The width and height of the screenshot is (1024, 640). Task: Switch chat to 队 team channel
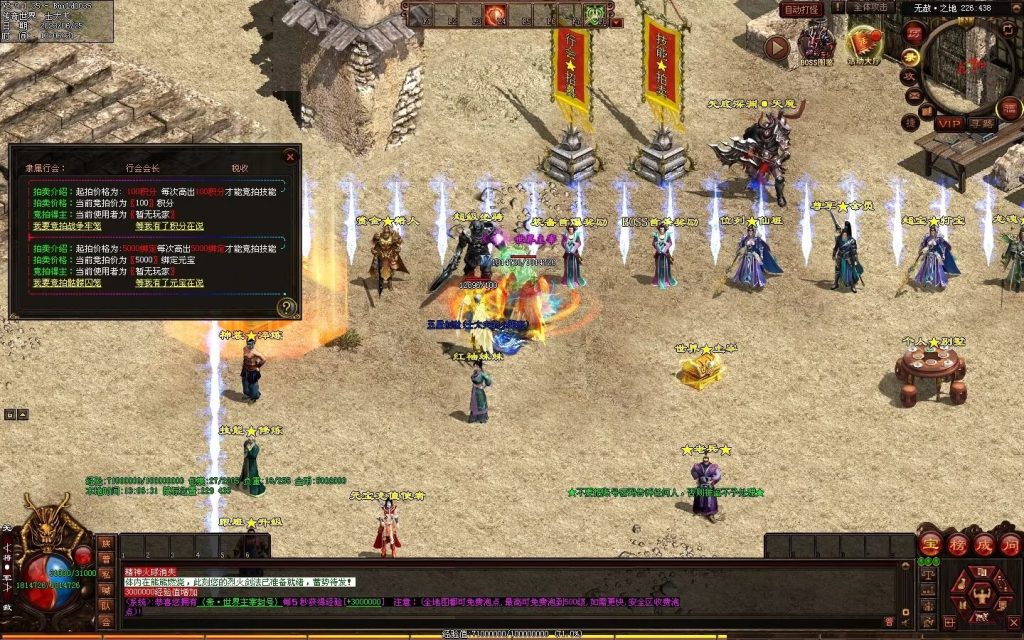pyautogui.click(x=105, y=605)
